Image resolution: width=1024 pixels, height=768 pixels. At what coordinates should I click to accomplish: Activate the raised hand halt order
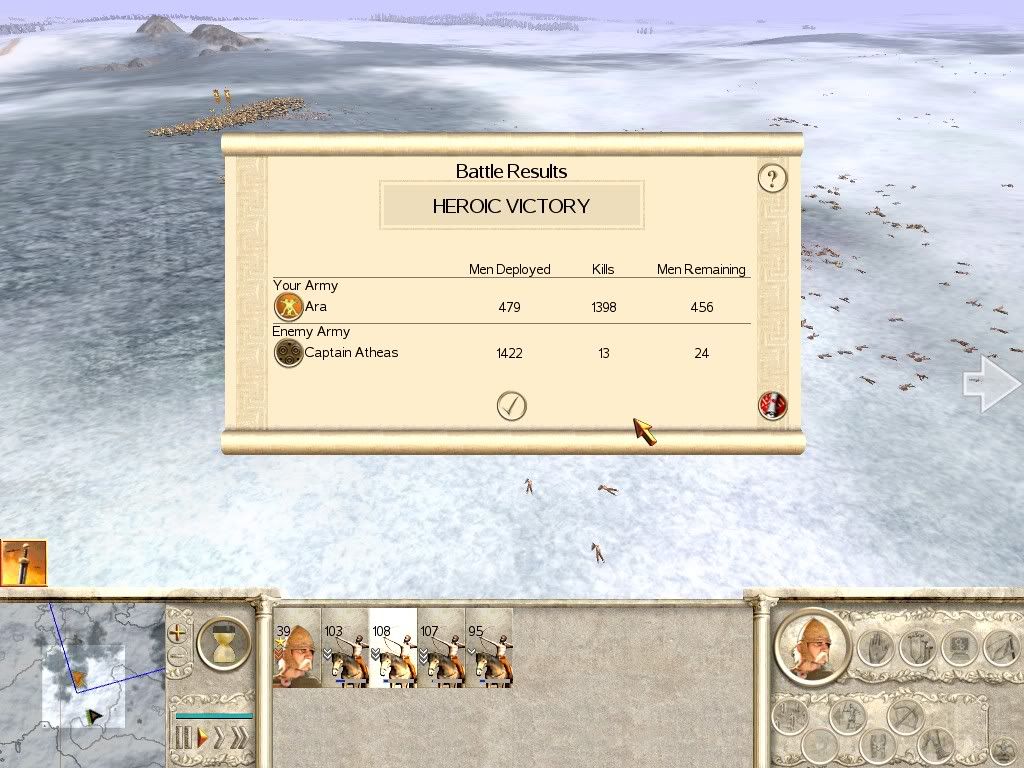(x=876, y=648)
